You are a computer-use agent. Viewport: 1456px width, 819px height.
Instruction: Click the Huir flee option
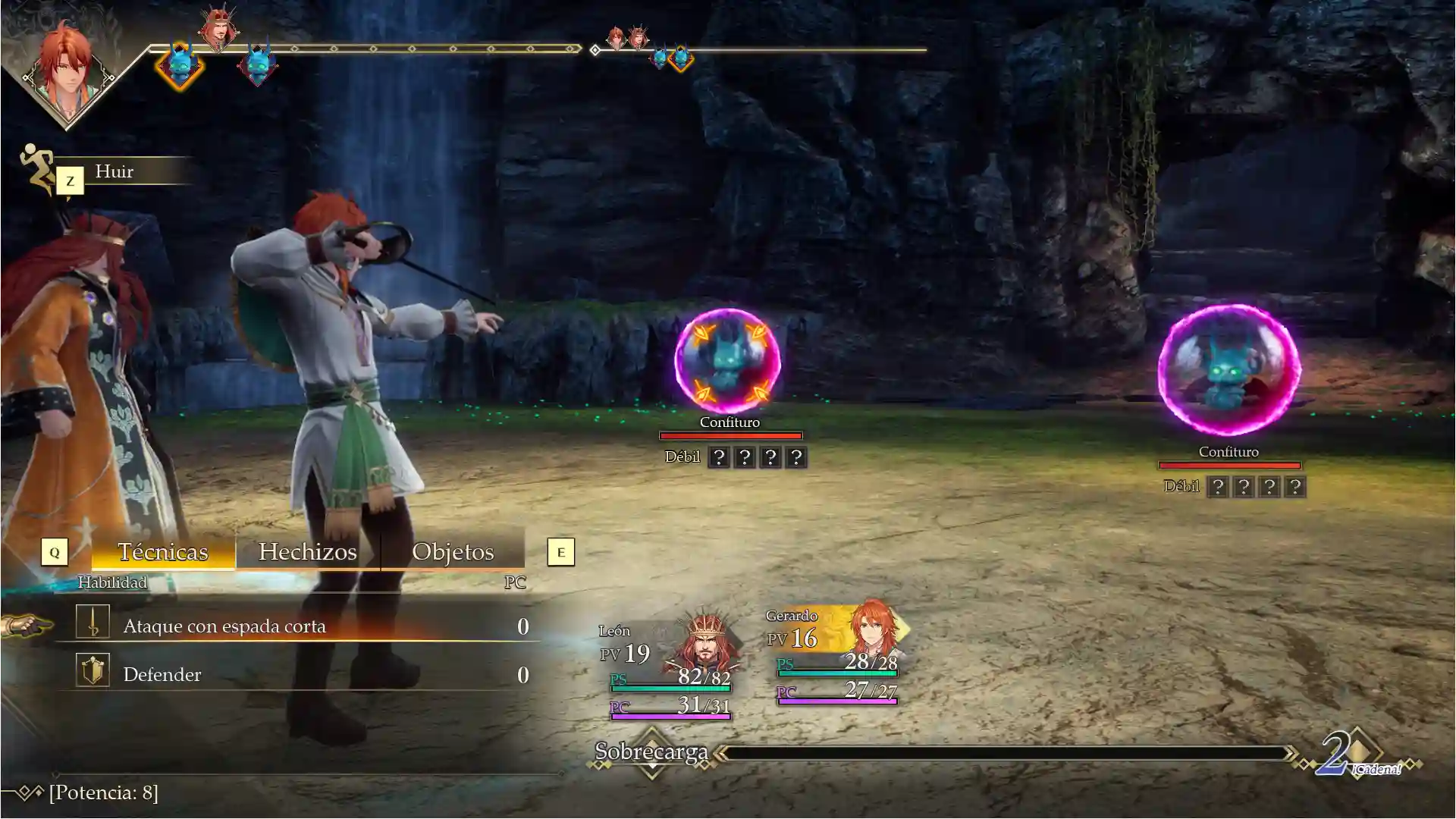[115, 171]
